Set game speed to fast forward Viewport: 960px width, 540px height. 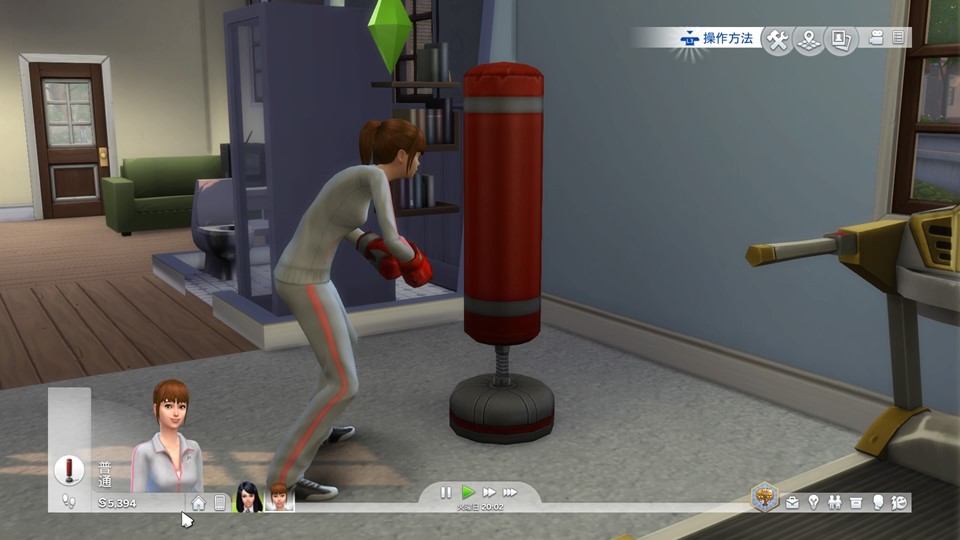pyautogui.click(x=489, y=492)
